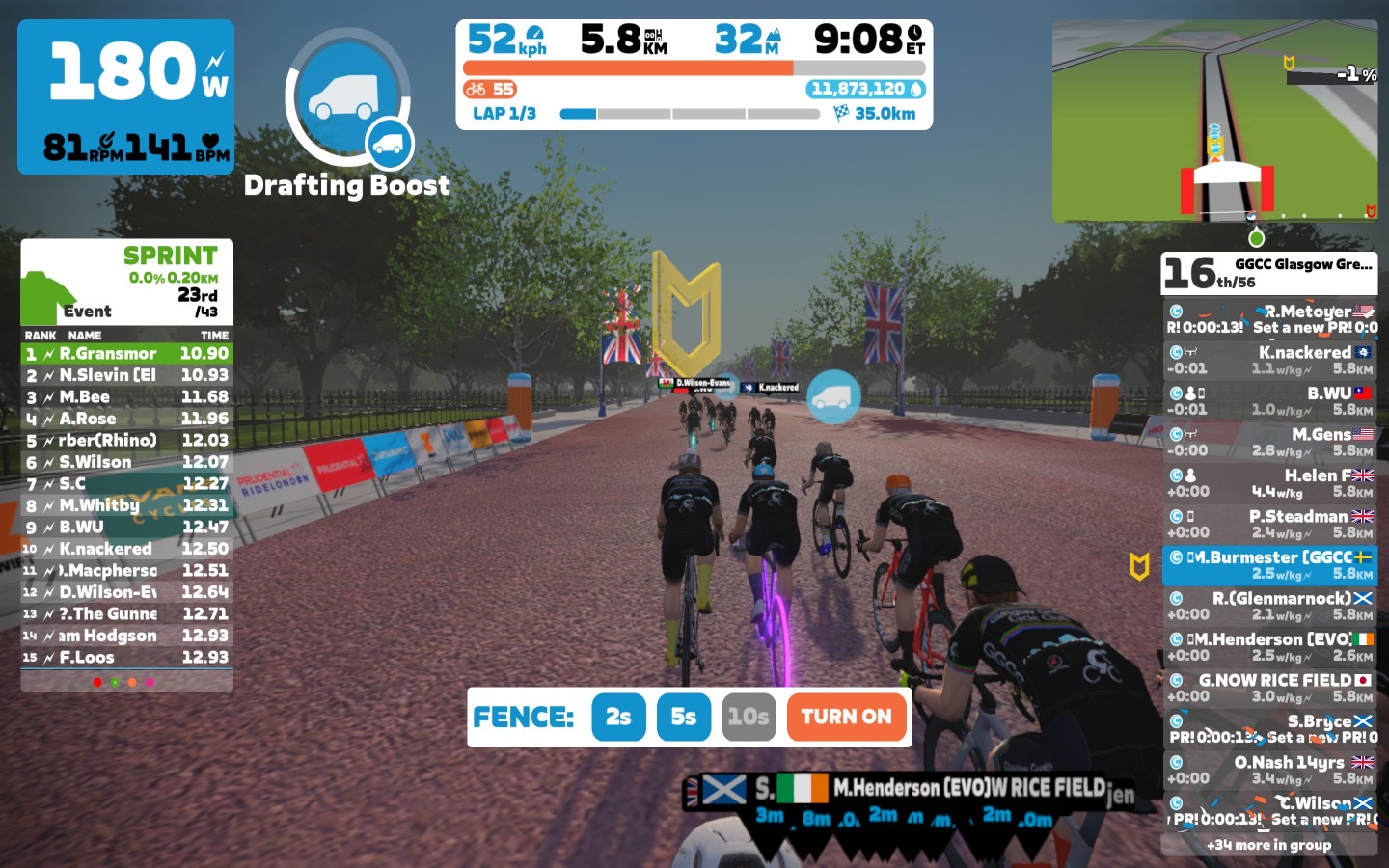Click O.Nash 14yrs rider entry
This screenshot has width=1389, height=868.
coord(1269,770)
